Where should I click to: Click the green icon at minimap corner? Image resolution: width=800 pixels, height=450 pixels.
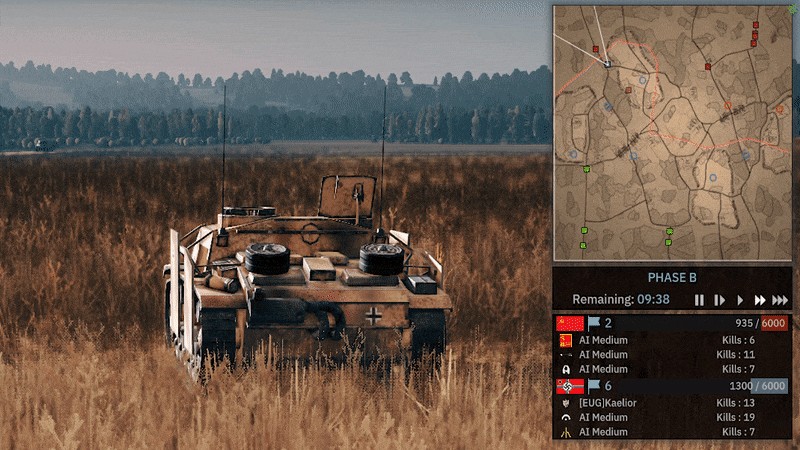coord(793,7)
